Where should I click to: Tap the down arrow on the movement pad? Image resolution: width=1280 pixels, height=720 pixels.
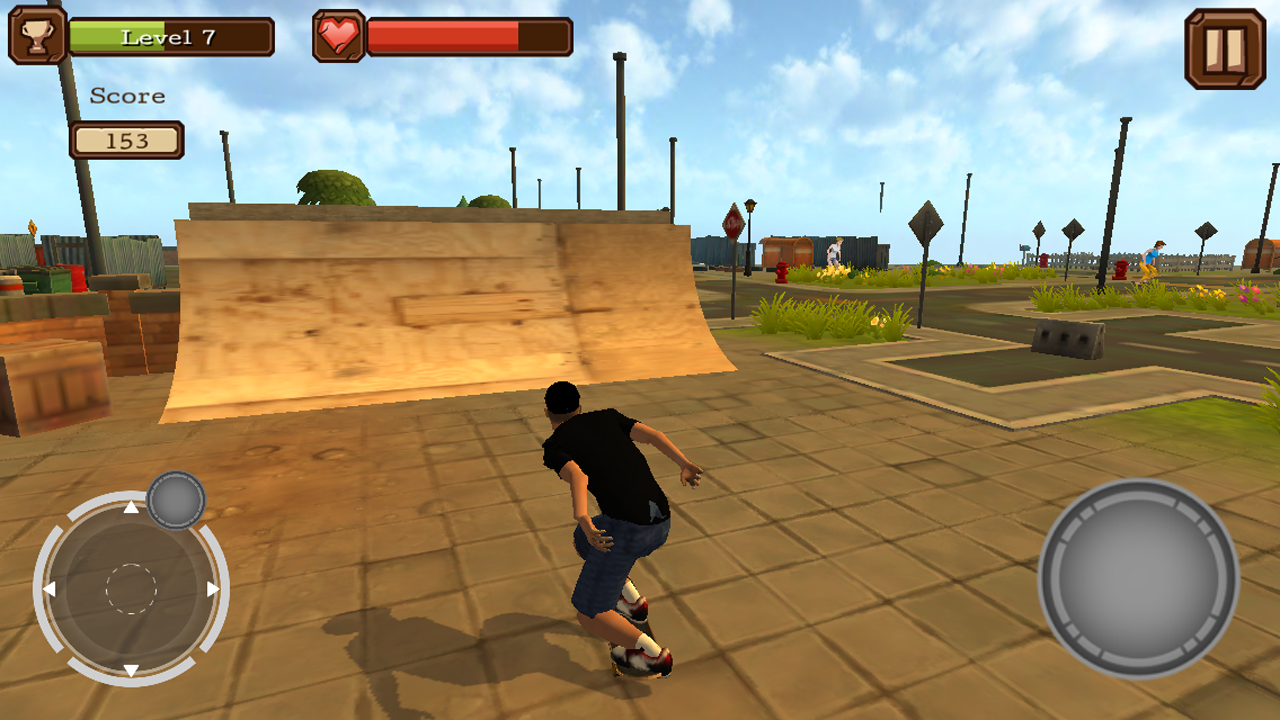pyautogui.click(x=131, y=670)
